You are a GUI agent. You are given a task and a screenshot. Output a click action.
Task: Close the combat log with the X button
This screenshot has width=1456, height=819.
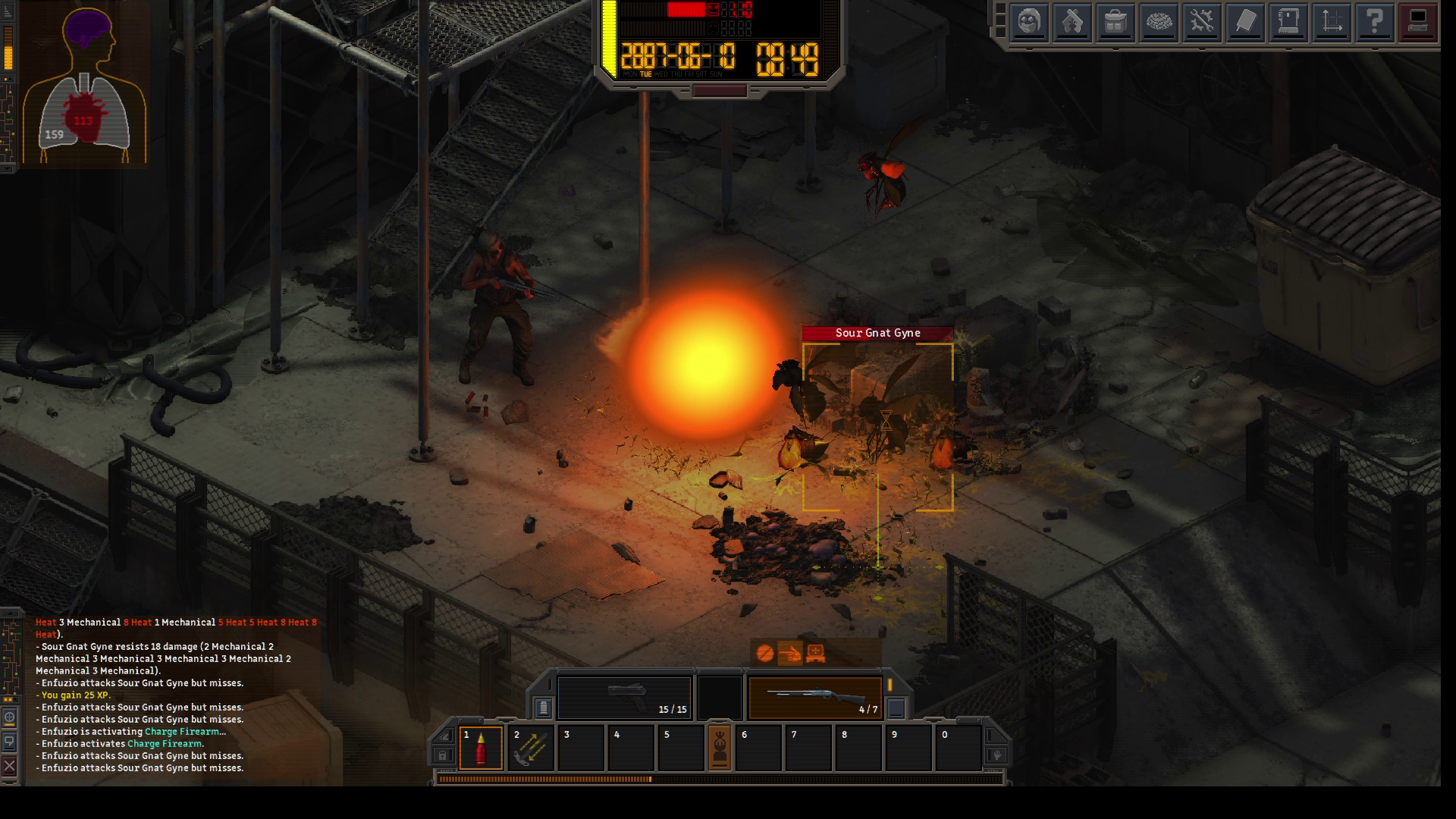click(10, 766)
